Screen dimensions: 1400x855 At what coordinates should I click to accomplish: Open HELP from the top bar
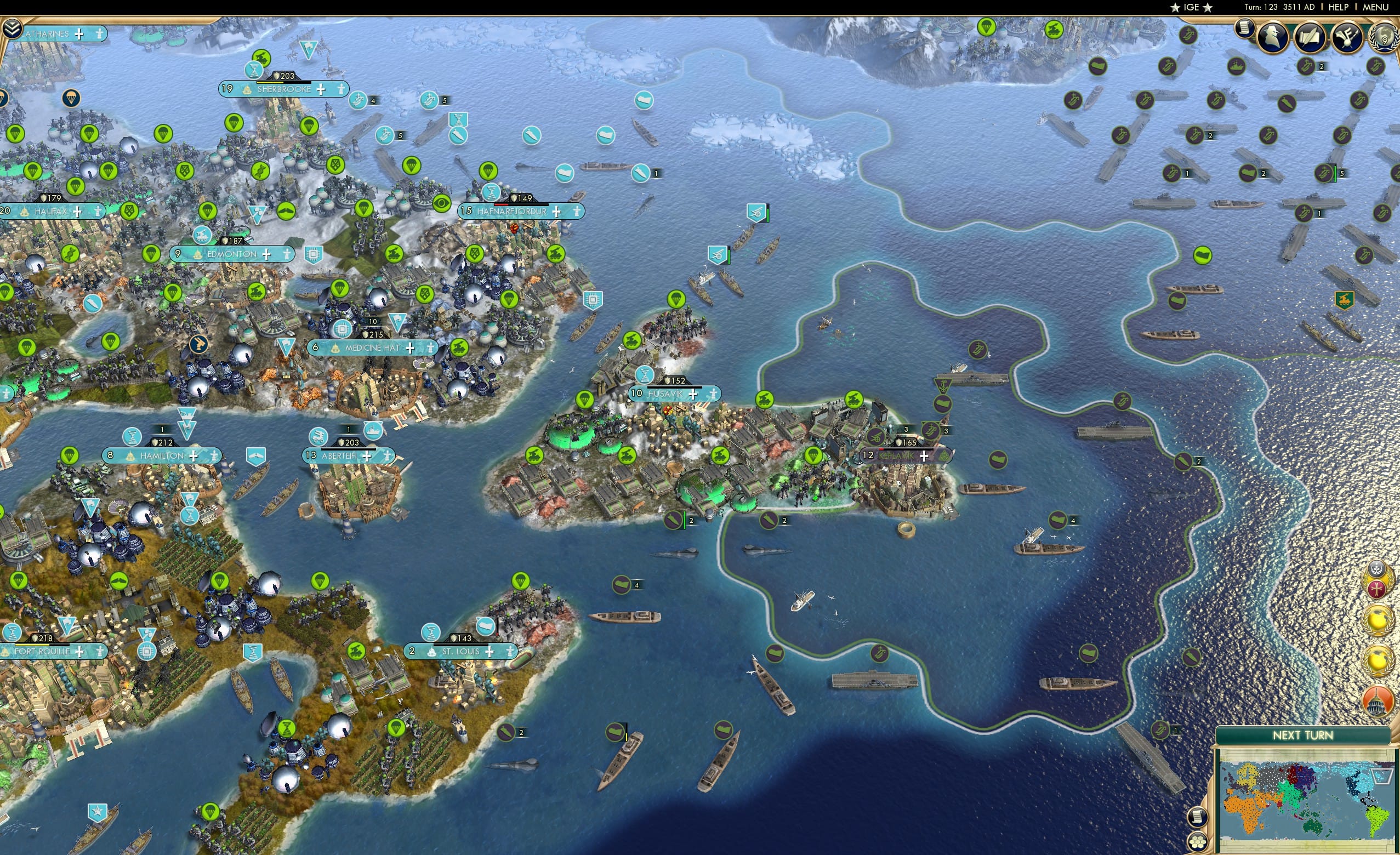1339,7
